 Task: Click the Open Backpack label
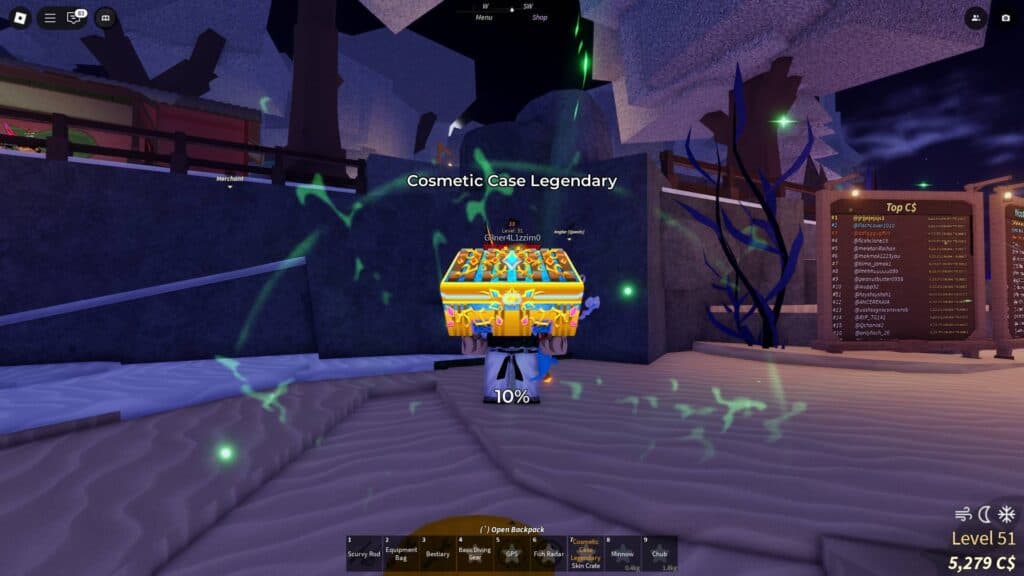click(512, 529)
